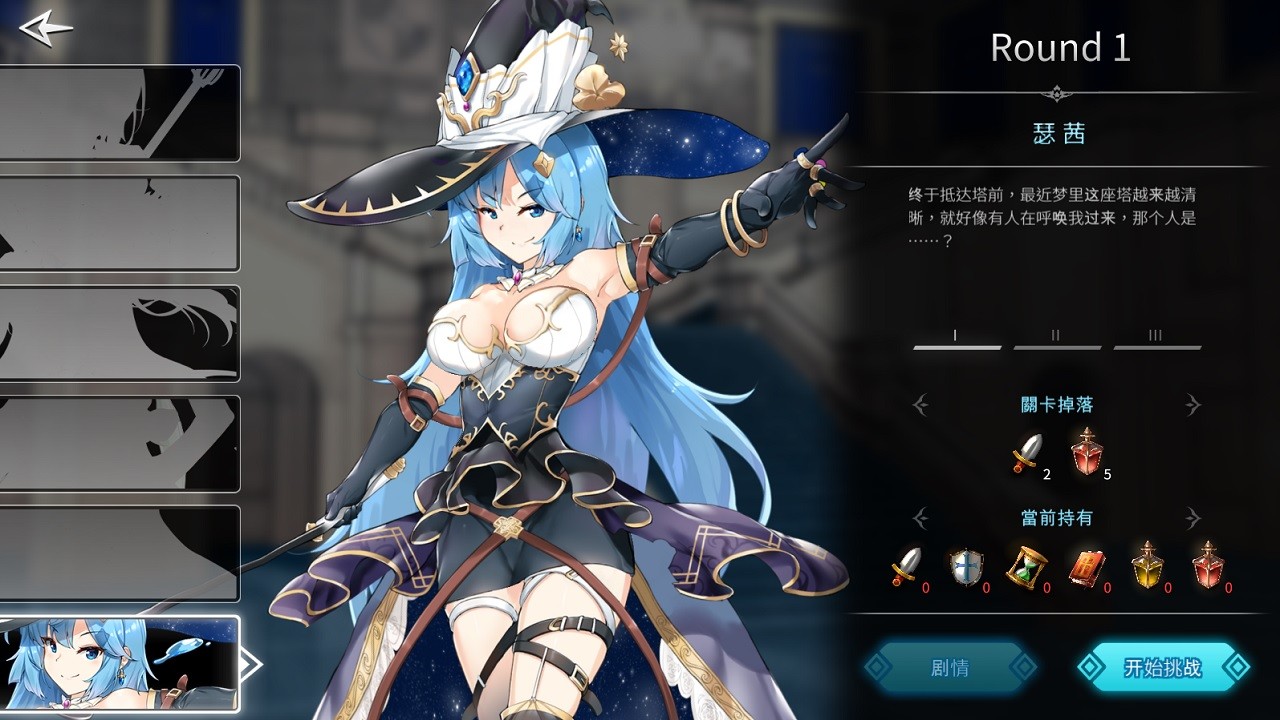Select the owned red book icon
The width and height of the screenshot is (1280, 720).
click(x=1086, y=567)
